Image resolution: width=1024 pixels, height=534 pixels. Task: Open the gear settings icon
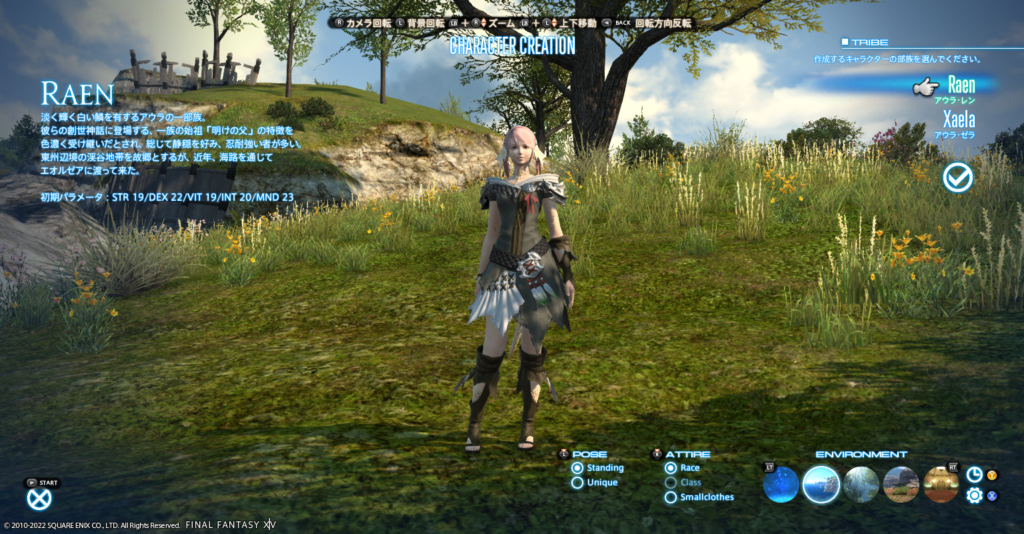[x=974, y=495]
